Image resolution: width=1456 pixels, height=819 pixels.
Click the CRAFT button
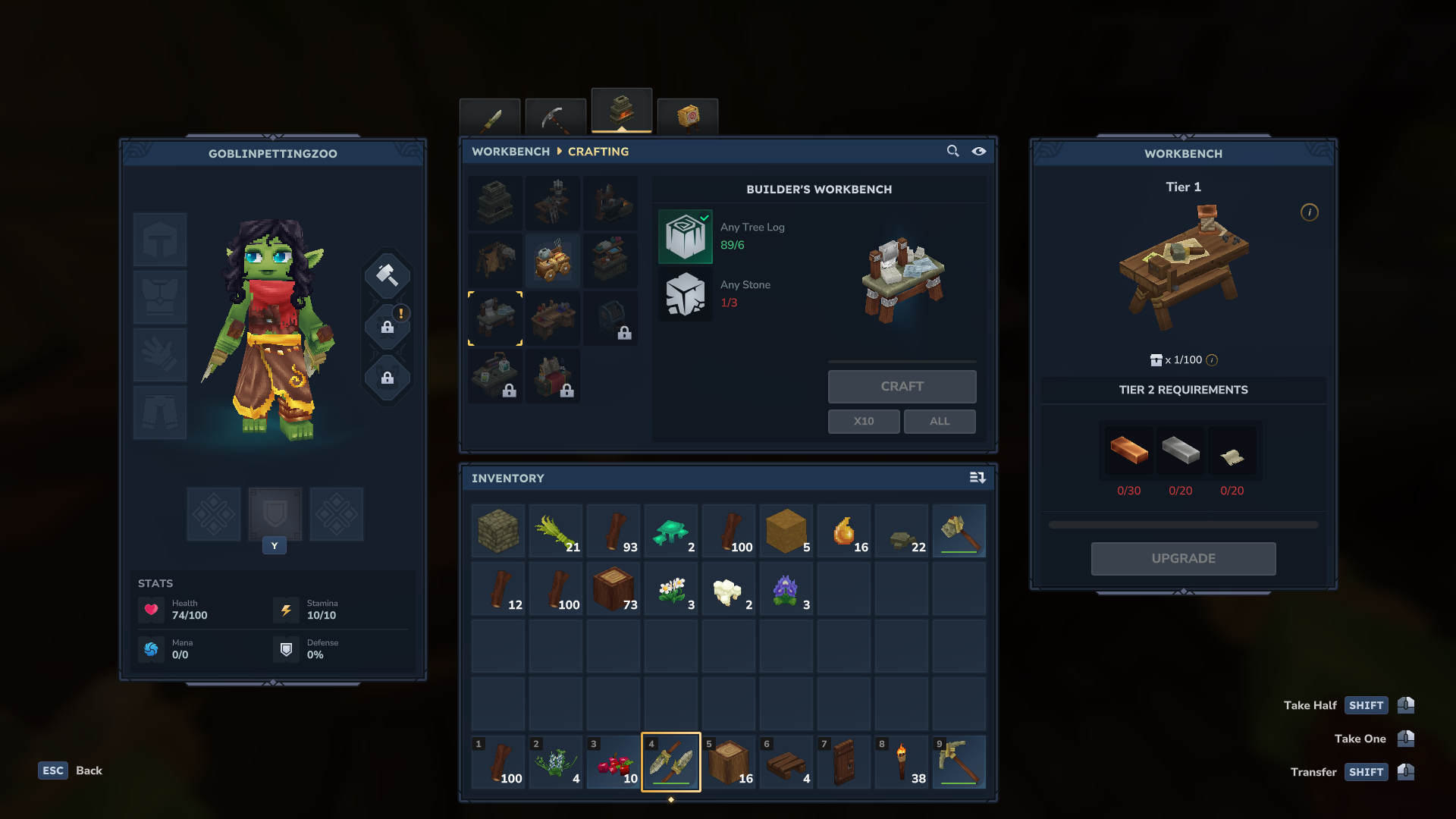(902, 387)
